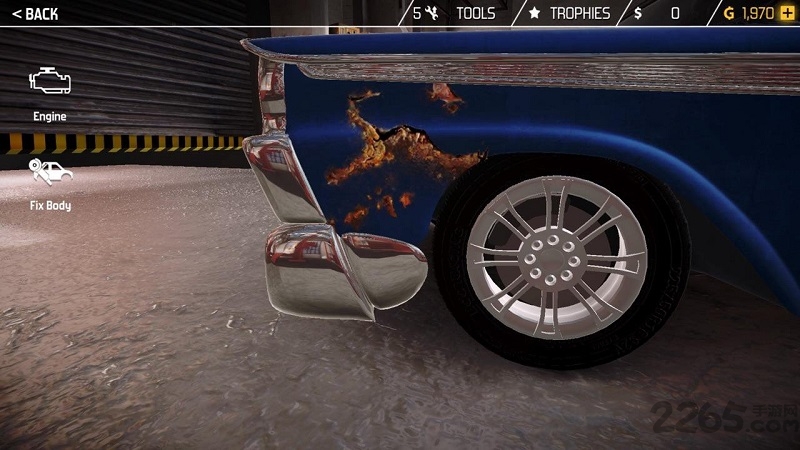The width and height of the screenshot is (800, 450).
Task: Go back using the Back button
Action: [x=35, y=14]
